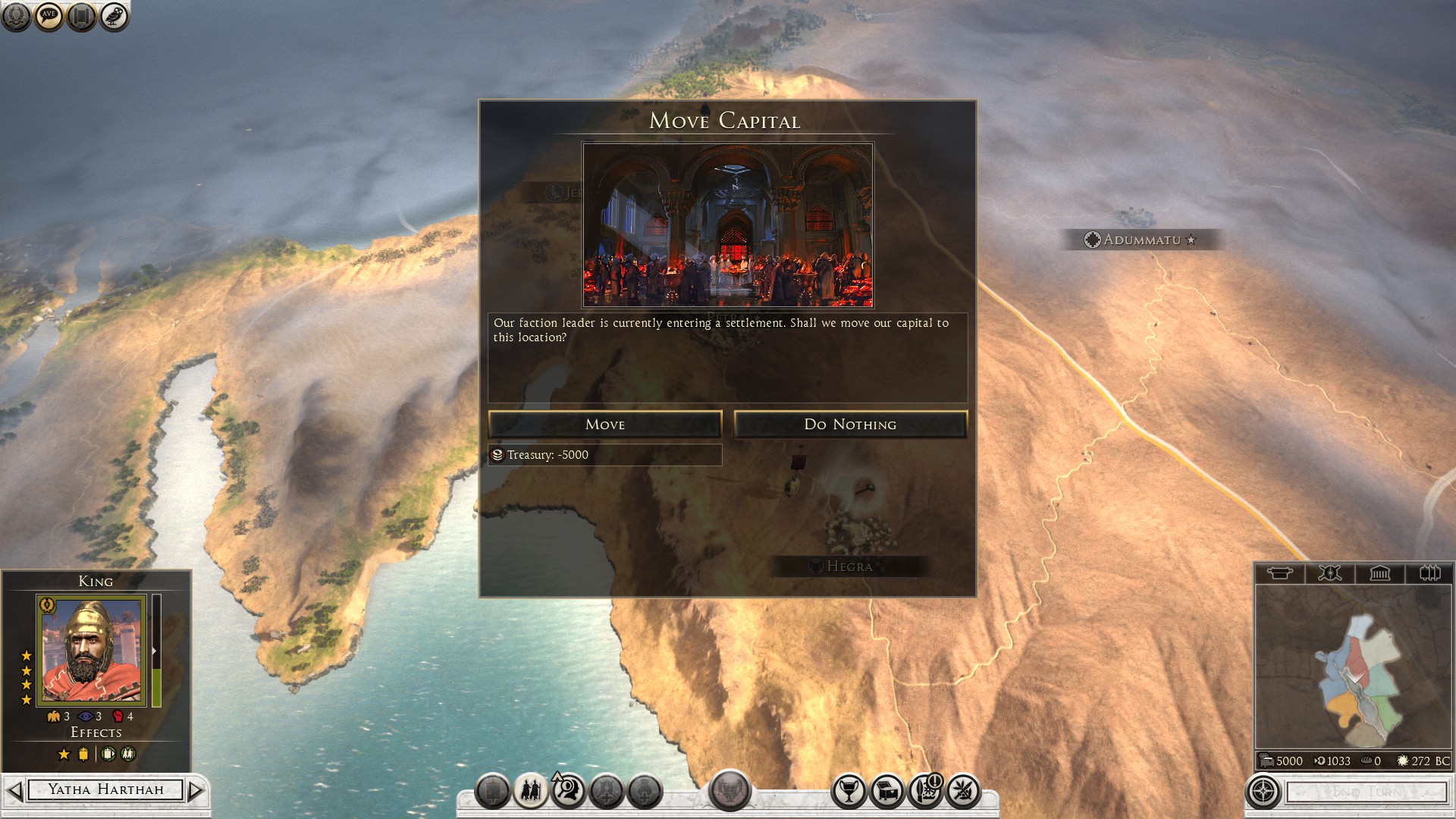The image size is (1456, 819).
Task: Open the AVE speech bubble advisor icon
Action: click(49, 16)
